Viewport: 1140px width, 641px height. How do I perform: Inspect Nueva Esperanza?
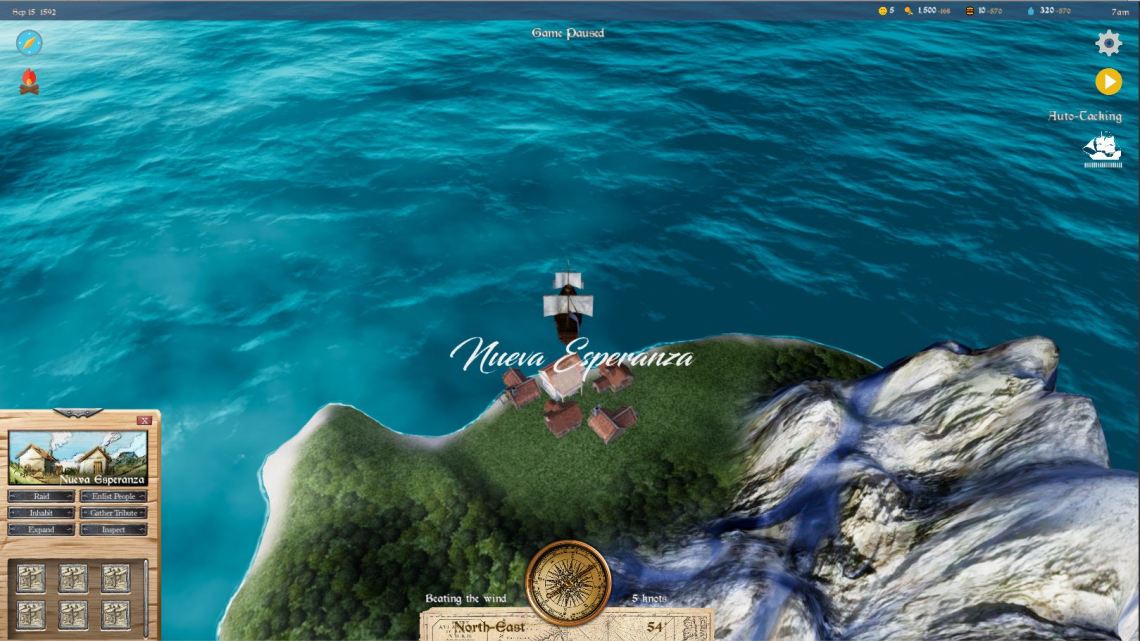click(x=113, y=530)
